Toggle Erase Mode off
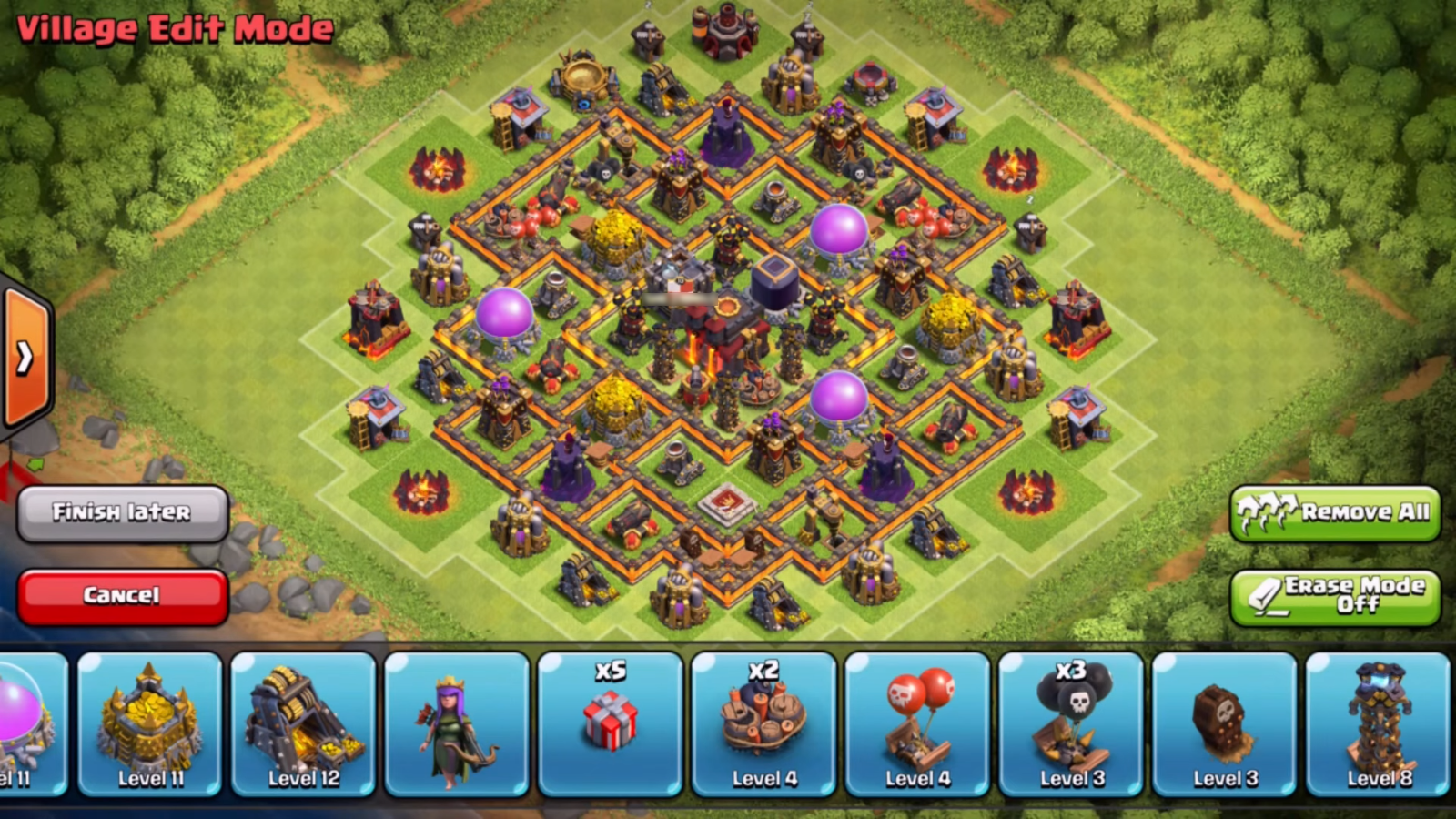 [1334, 596]
